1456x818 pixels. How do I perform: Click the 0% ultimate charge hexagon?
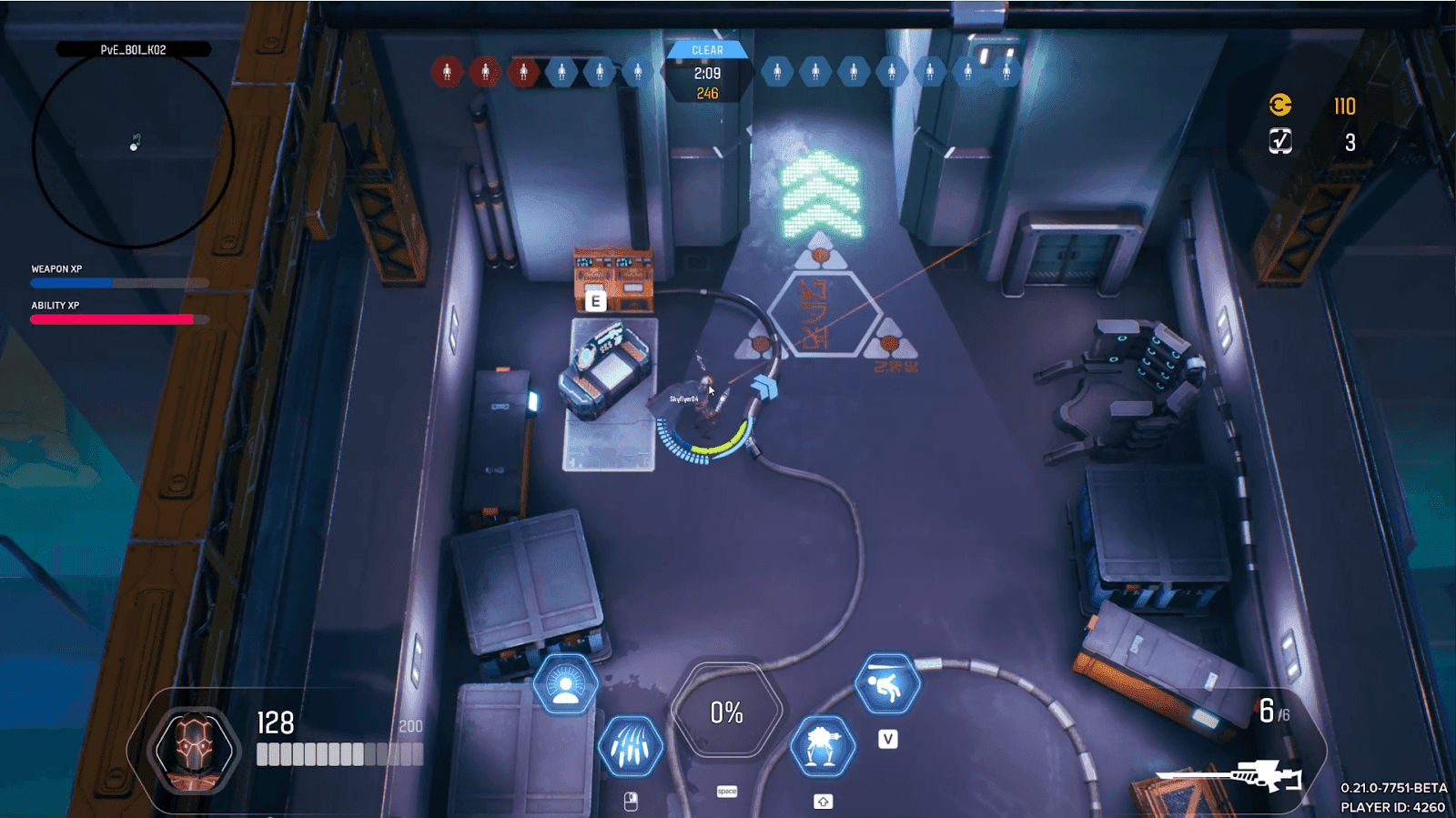pyautogui.click(x=725, y=713)
